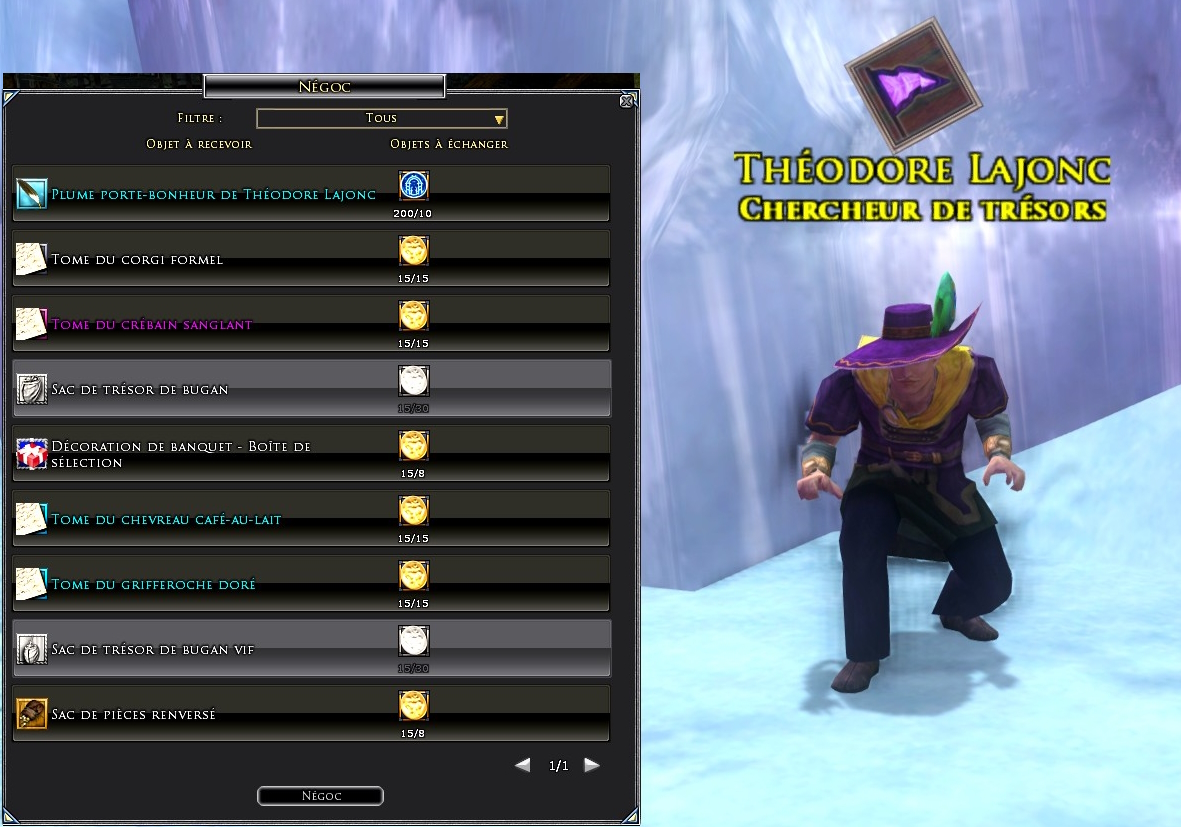
Task: Choose Tome du chevreau café-au-lait
Action: [166, 519]
